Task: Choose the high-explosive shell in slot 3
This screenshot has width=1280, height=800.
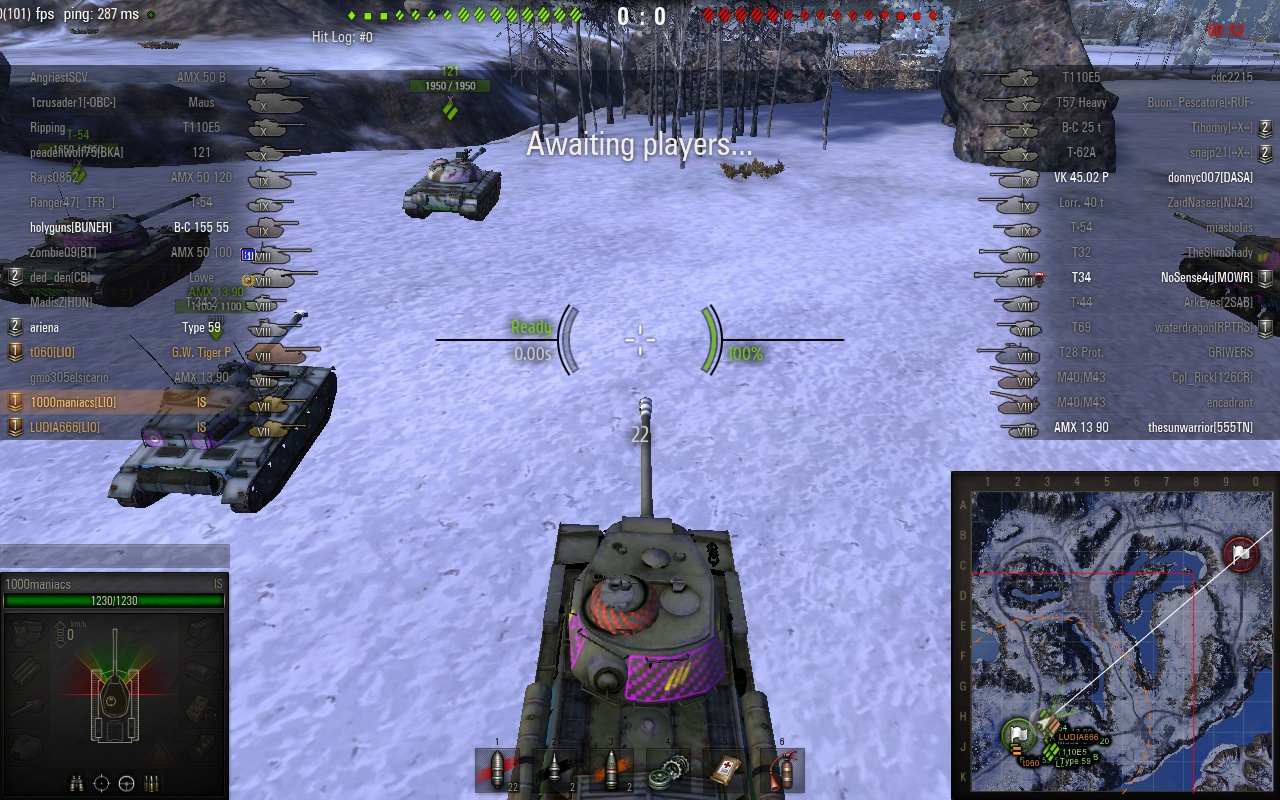Action: click(x=612, y=770)
